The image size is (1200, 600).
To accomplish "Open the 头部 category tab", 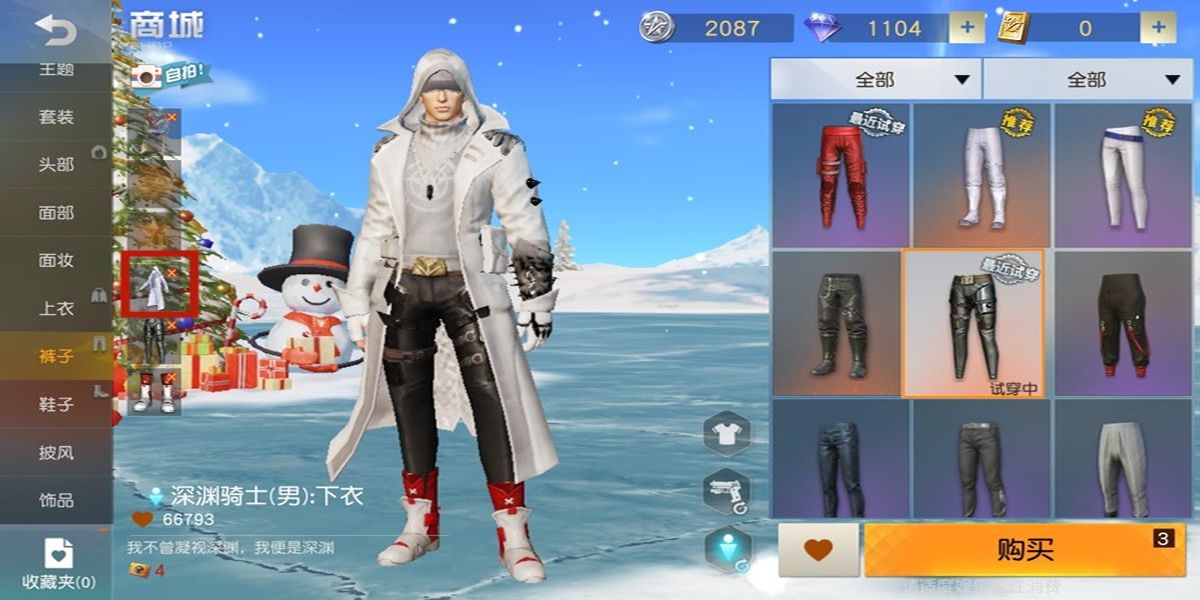I will 56,165.
